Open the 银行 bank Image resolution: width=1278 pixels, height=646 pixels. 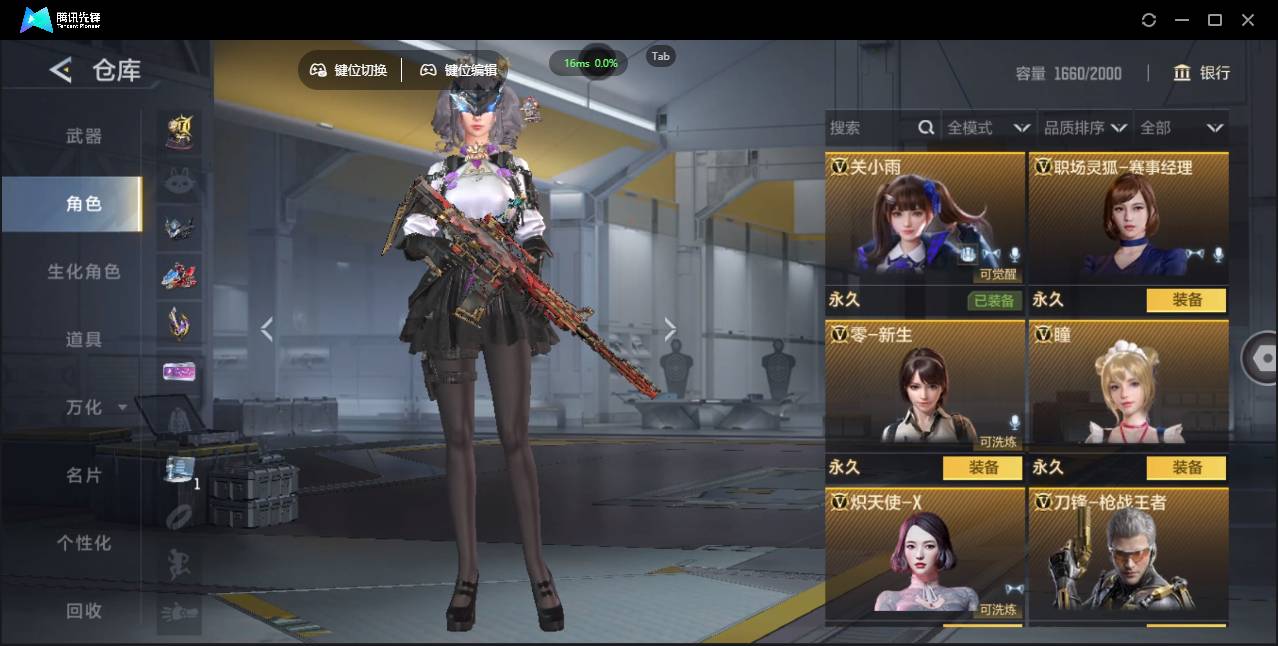pos(1202,73)
